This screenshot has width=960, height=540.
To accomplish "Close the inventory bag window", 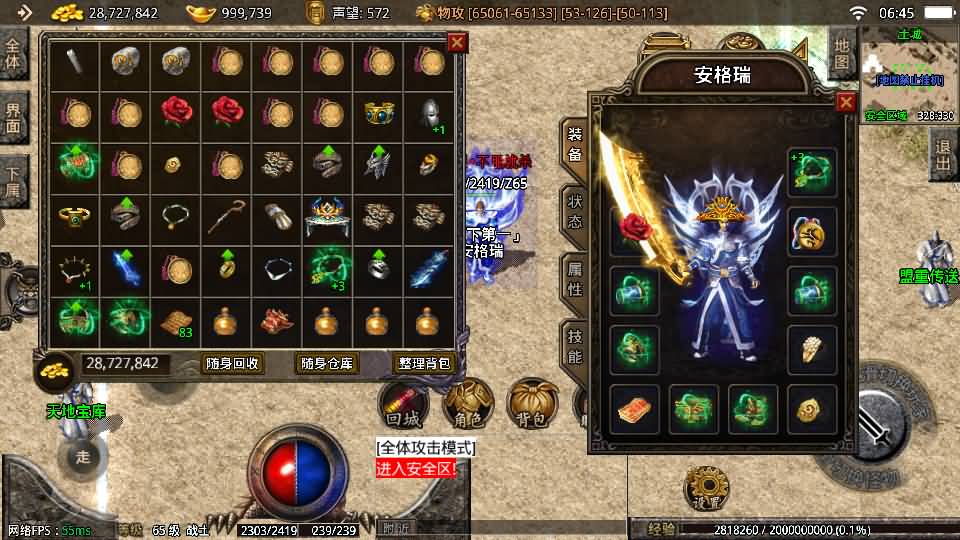I will (x=457, y=42).
